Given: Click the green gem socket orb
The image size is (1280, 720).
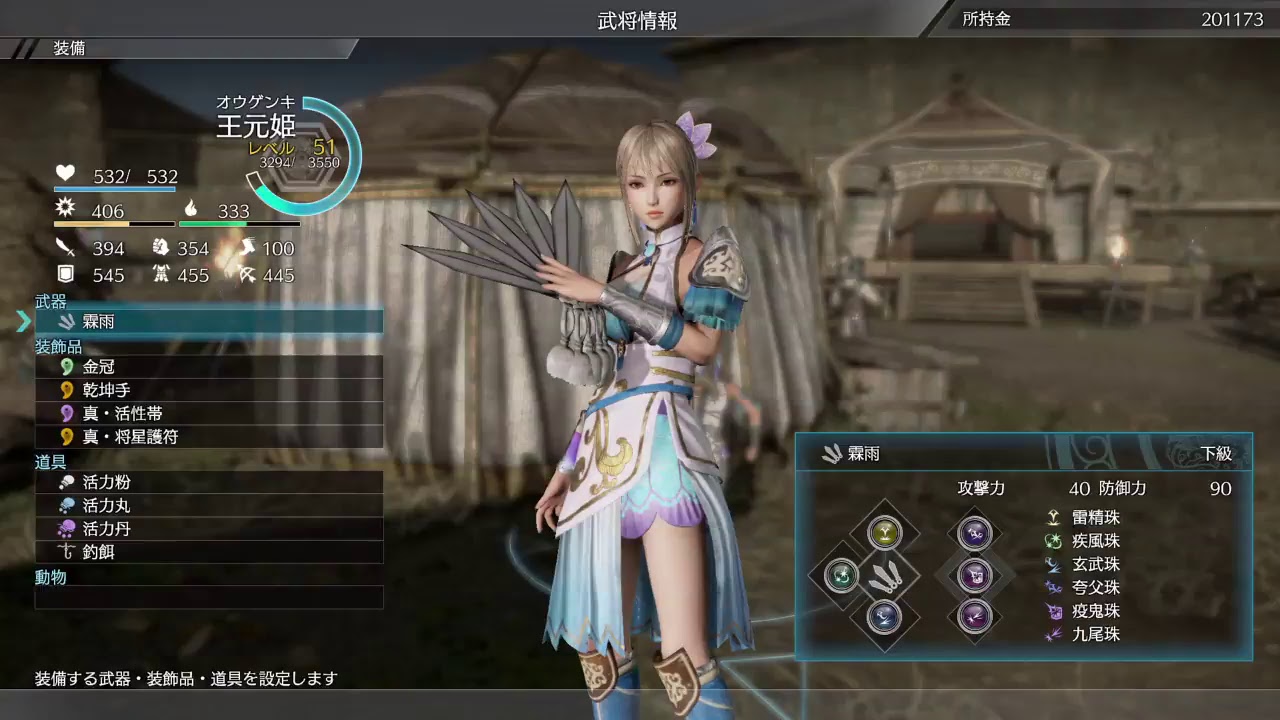Looking at the screenshot, I should point(843,576).
